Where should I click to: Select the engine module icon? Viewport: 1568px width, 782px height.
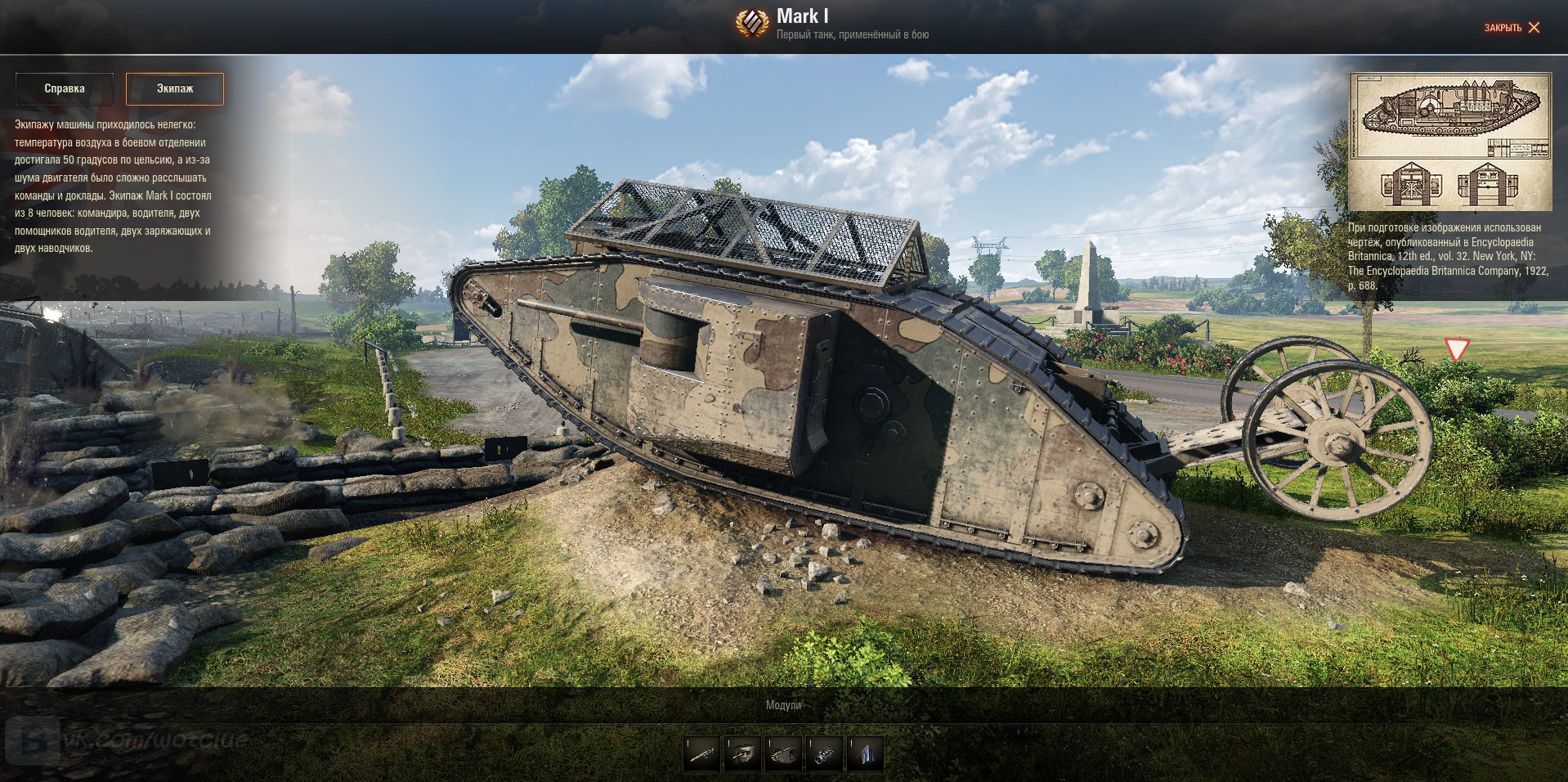click(824, 753)
